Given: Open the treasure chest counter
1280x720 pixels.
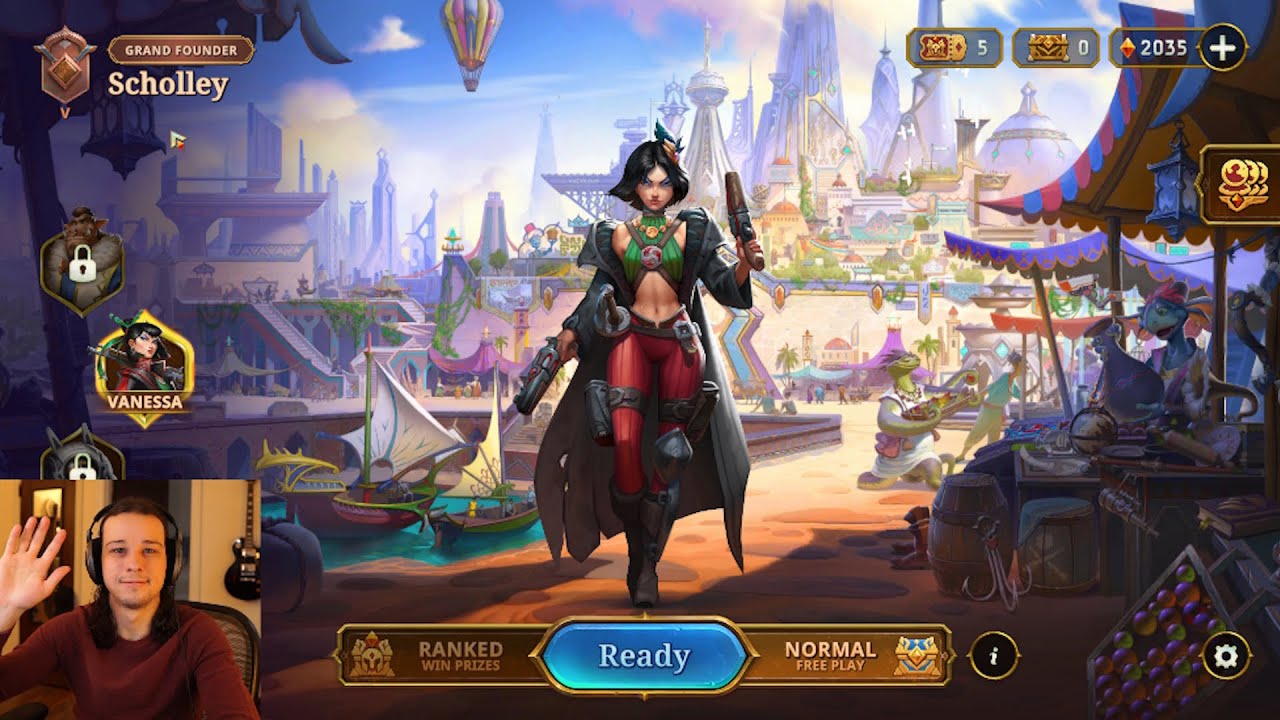Looking at the screenshot, I should [x=1056, y=48].
